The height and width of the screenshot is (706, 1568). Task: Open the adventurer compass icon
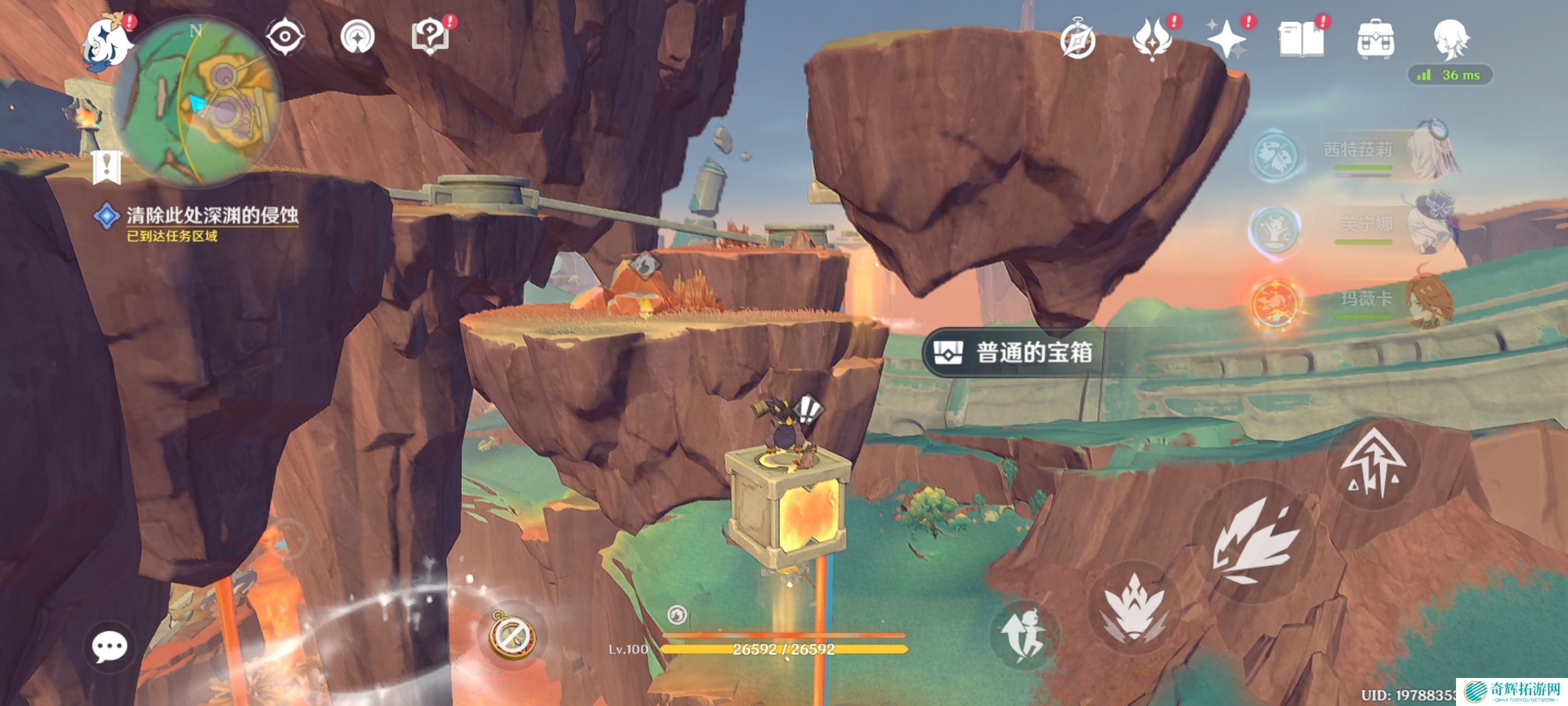coord(1077,40)
